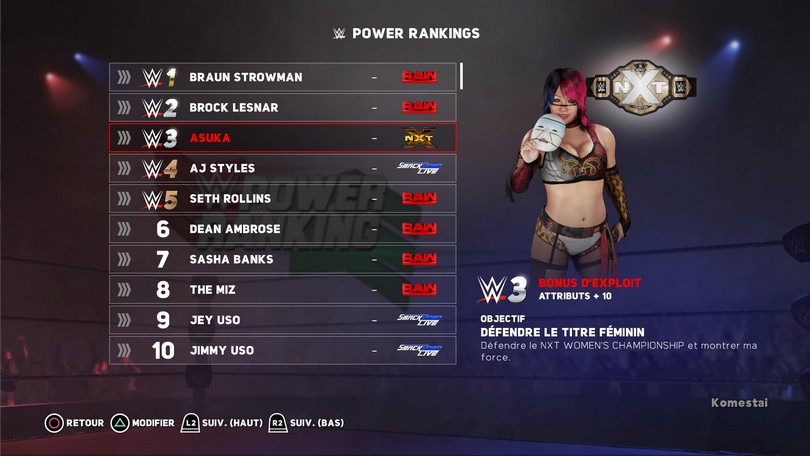
Task: Pick AJ Styles from the list
Action: [x=282, y=168]
